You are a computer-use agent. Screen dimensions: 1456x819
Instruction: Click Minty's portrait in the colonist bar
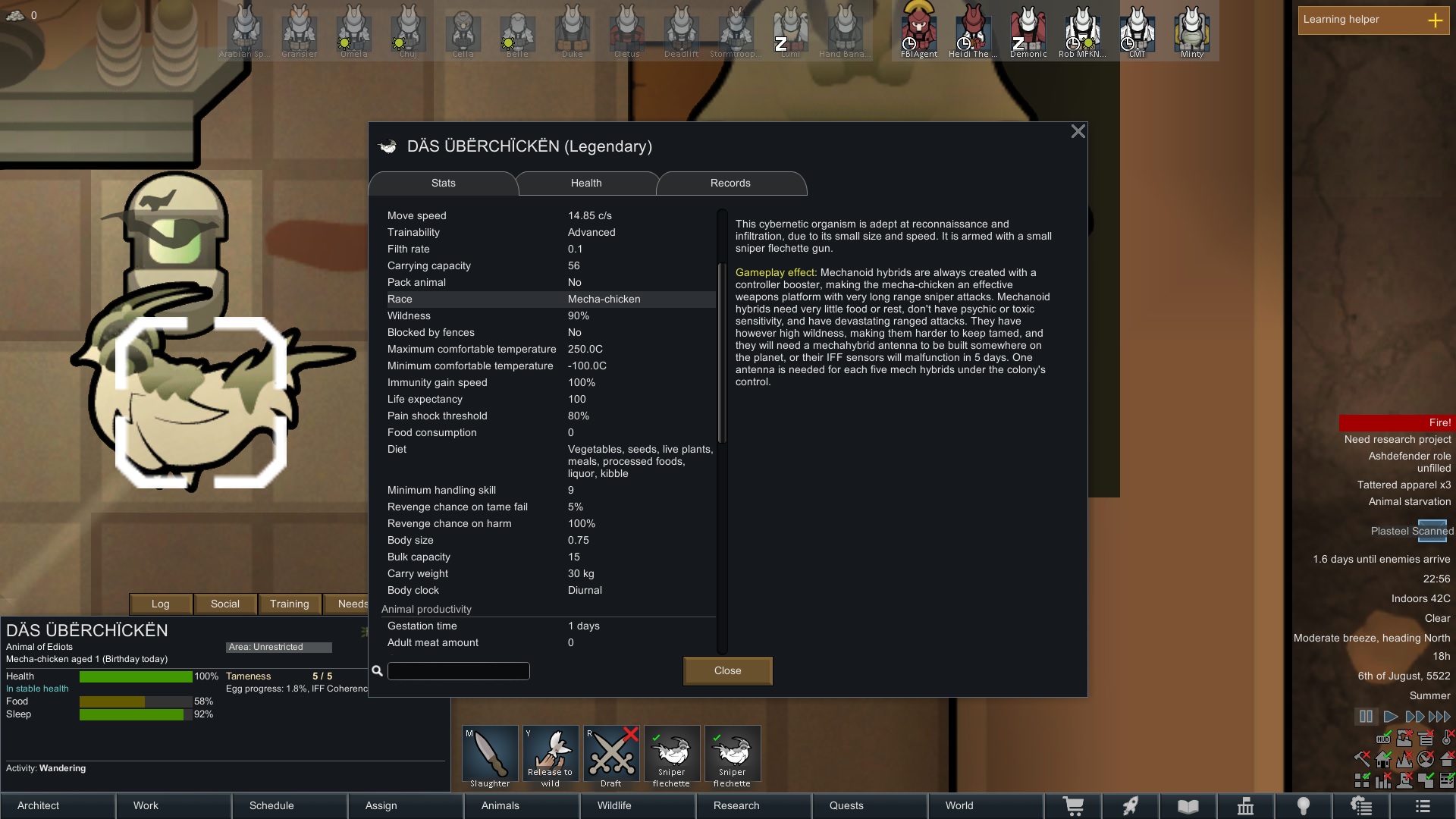1191,30
